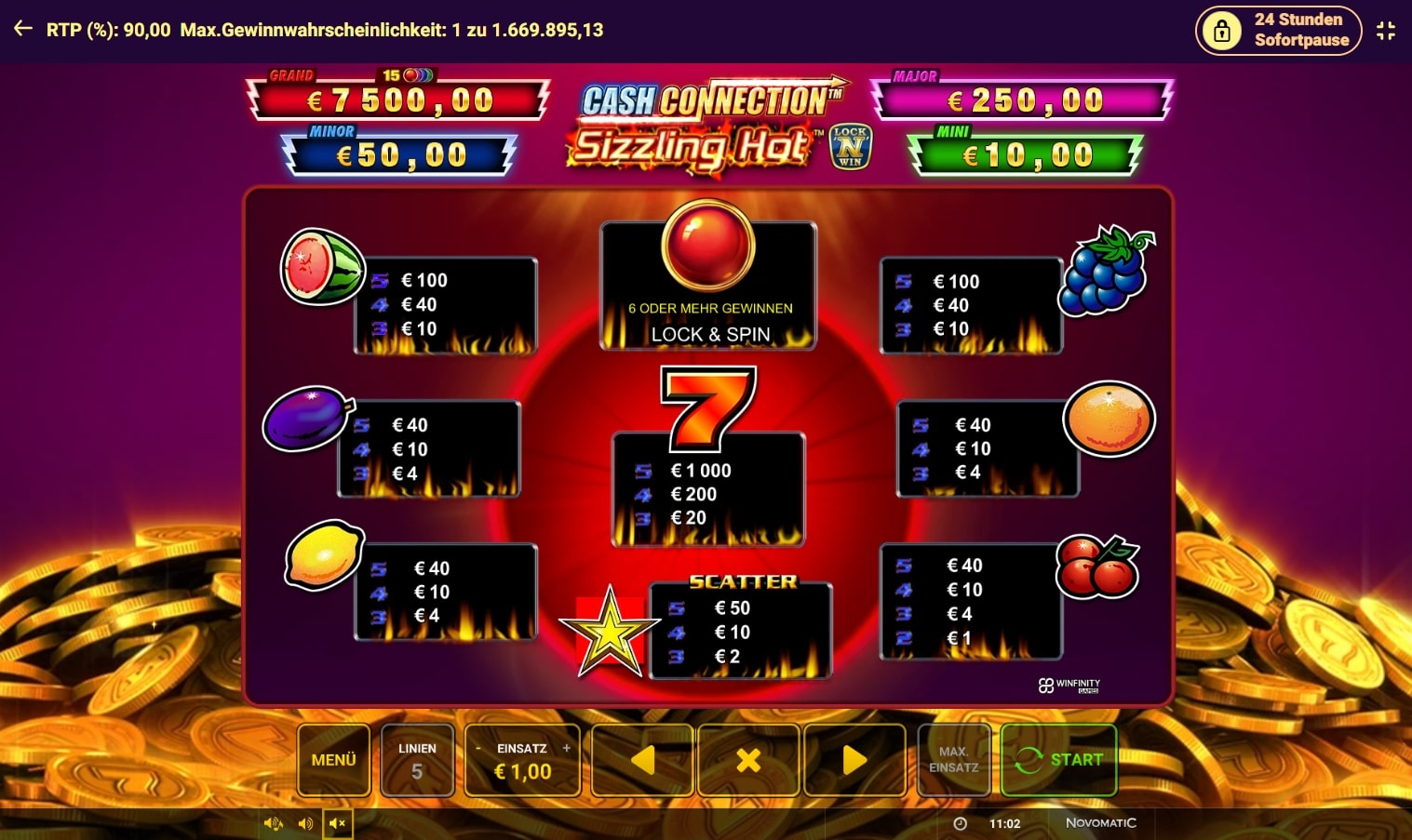This screenshot has width=1412, height=840.
Task: Open the 24 Stunden Sofortpause option
Action: [1278, 29]
